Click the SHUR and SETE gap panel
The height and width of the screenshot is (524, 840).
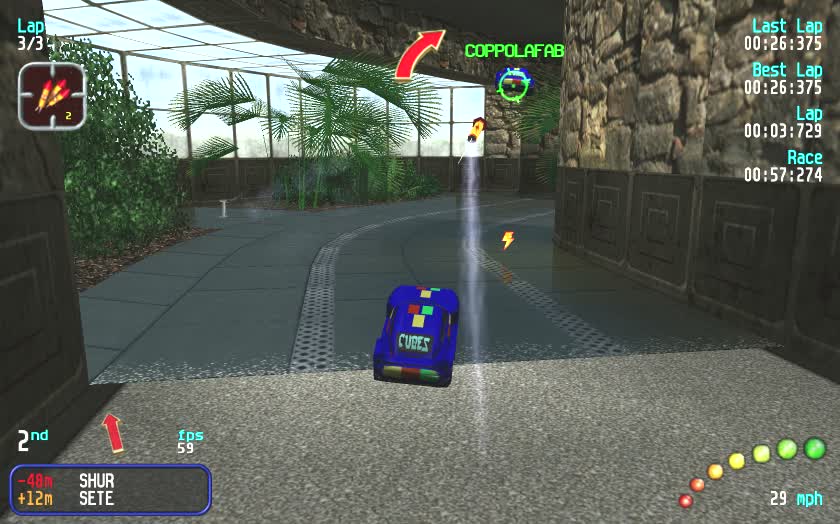[x=111, y=489]
